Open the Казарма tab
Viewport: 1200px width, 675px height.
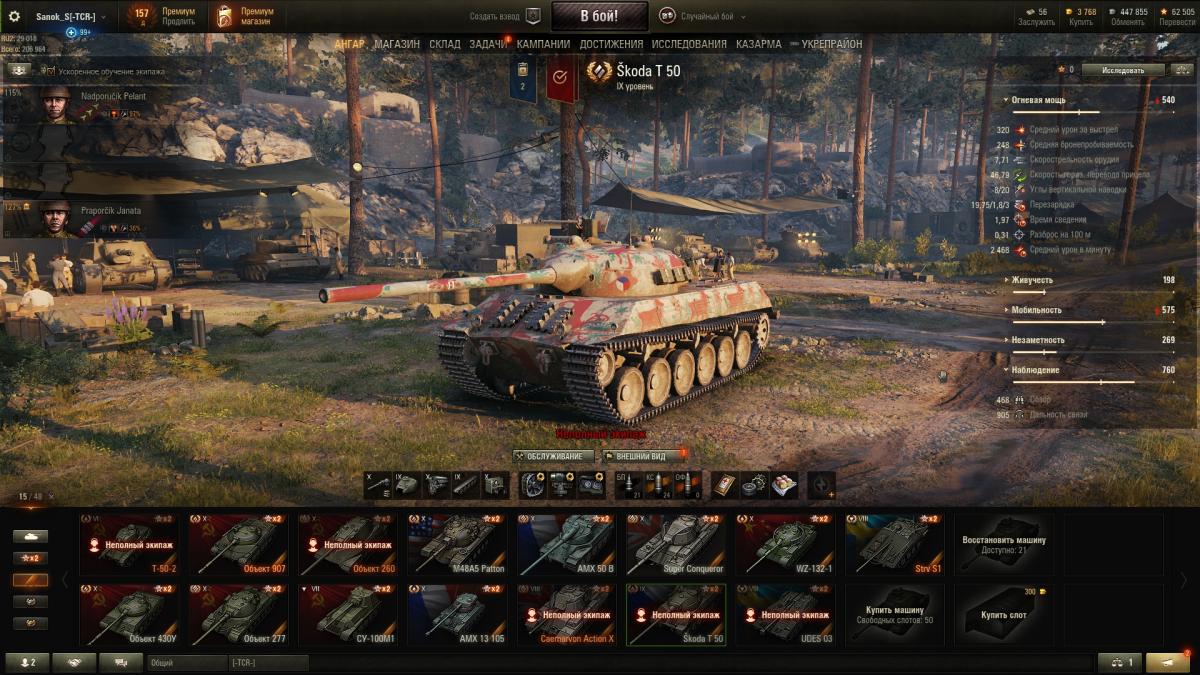tap(759, 44)
